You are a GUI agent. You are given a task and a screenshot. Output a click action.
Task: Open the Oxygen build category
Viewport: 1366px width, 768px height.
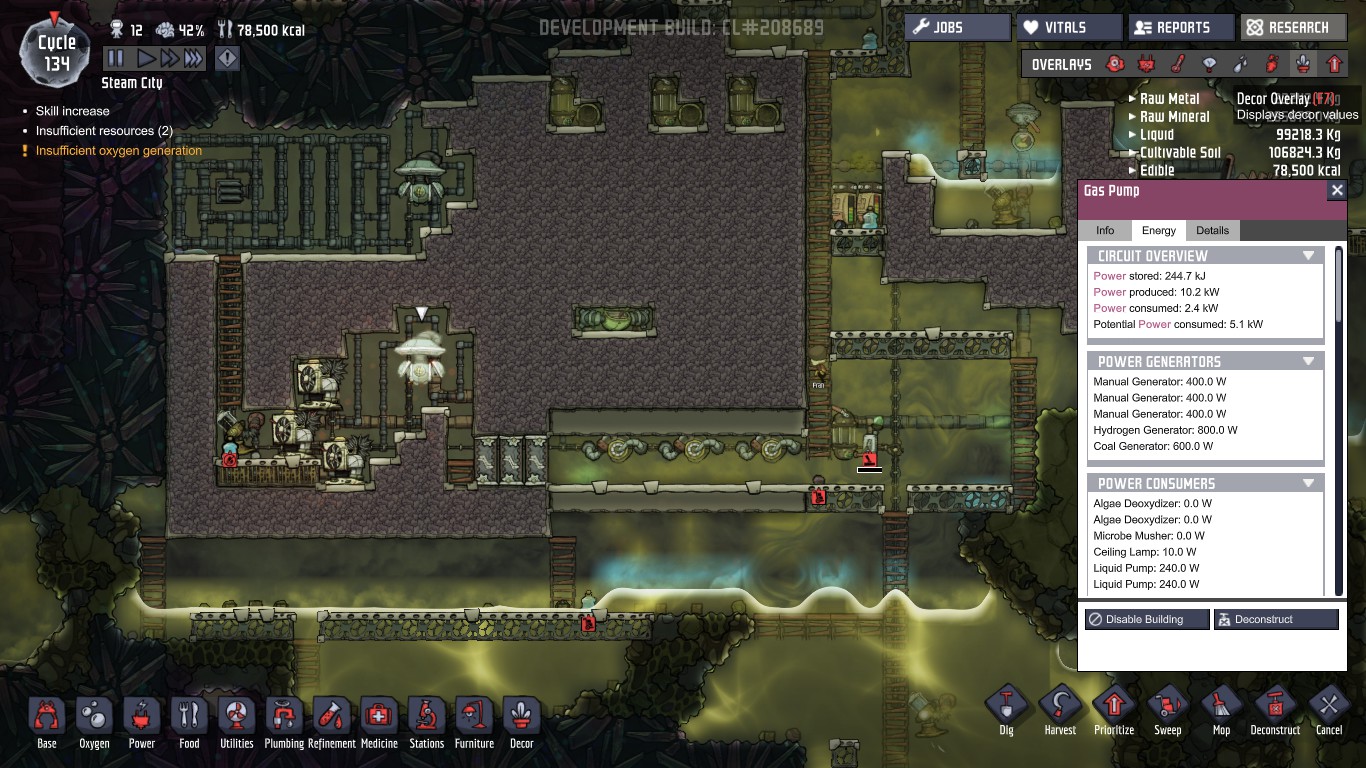(x=94, y=722)
